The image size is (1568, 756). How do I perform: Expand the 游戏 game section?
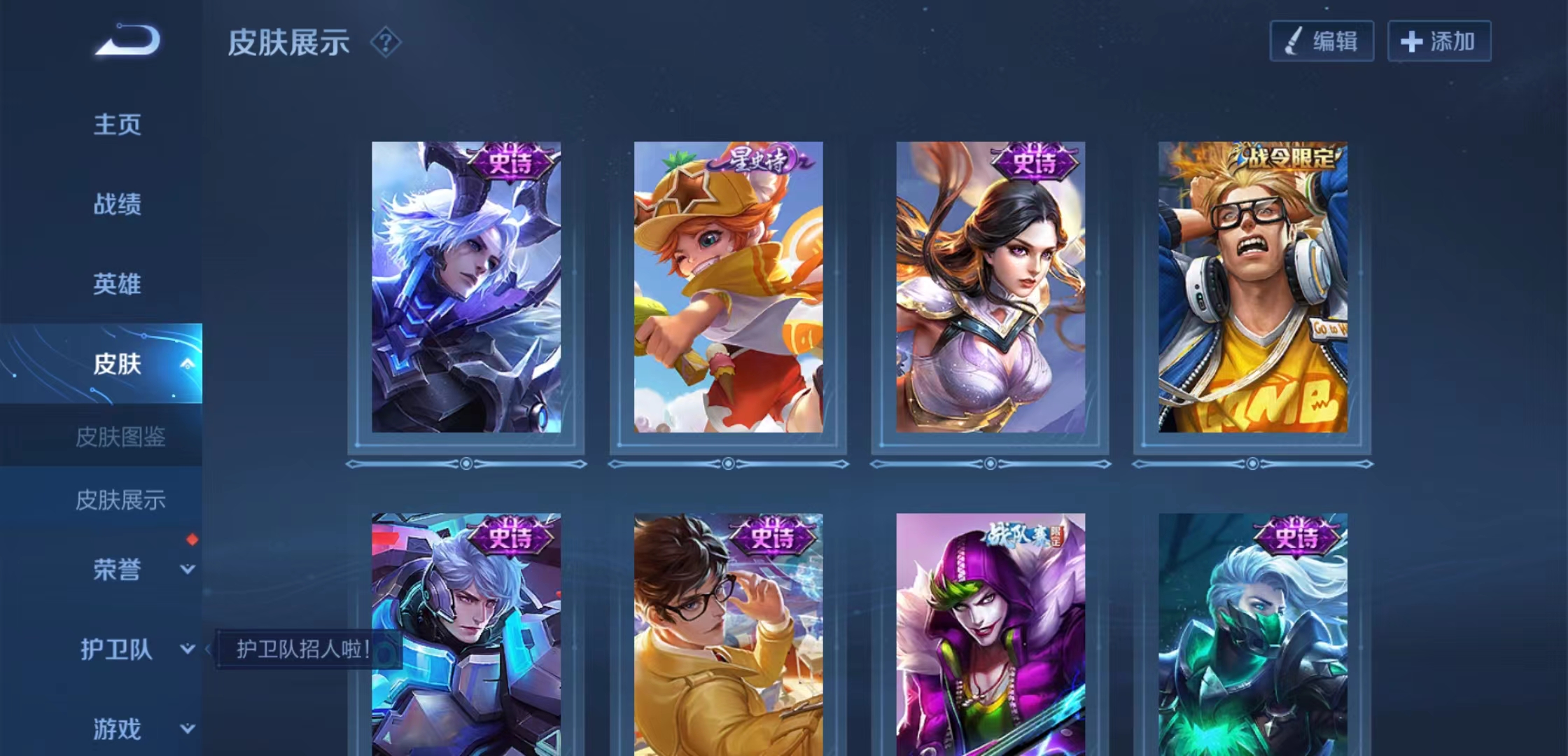click(x=187, y=729)
